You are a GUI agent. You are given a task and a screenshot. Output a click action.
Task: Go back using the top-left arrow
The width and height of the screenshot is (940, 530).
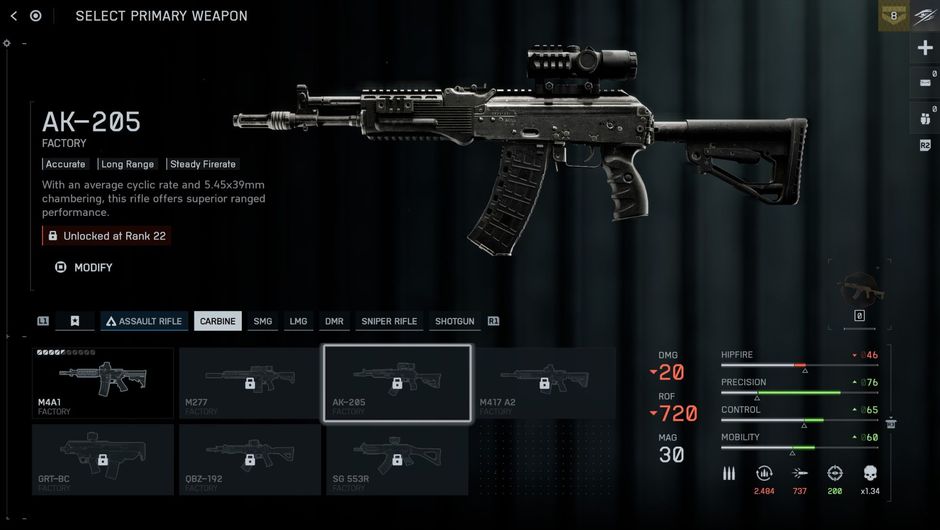[x=14, y=16]
